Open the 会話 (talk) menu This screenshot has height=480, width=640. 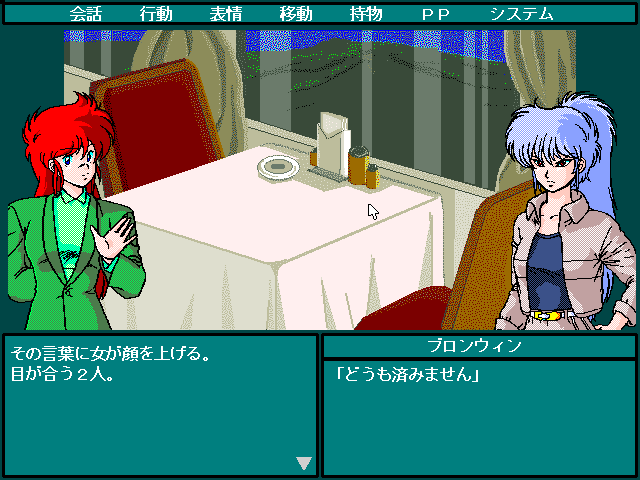click(86, 14)
